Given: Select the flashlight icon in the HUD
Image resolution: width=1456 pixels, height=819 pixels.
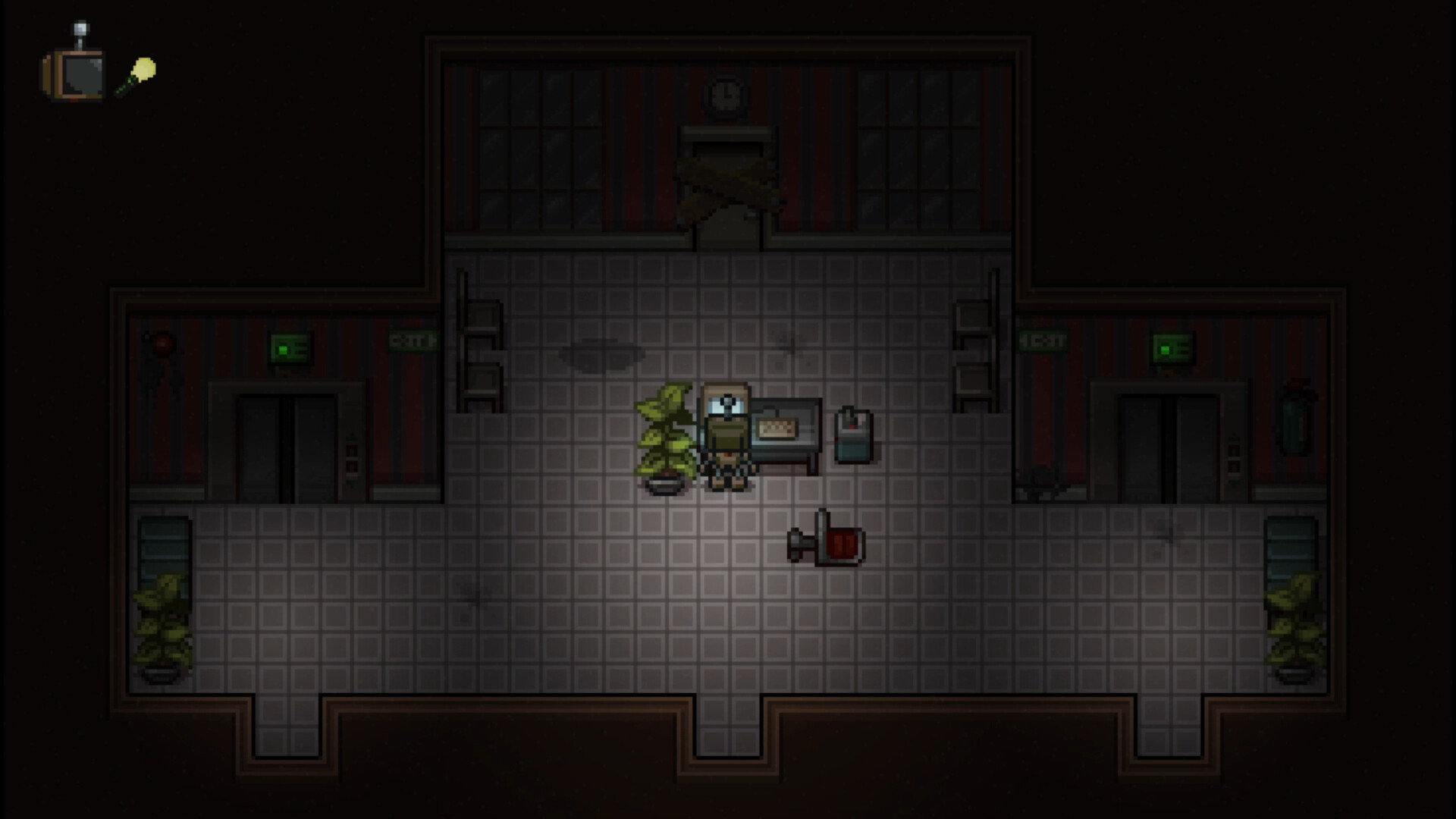Looking at the screenshot, I should pyautogui.click(x=139, y=74).
